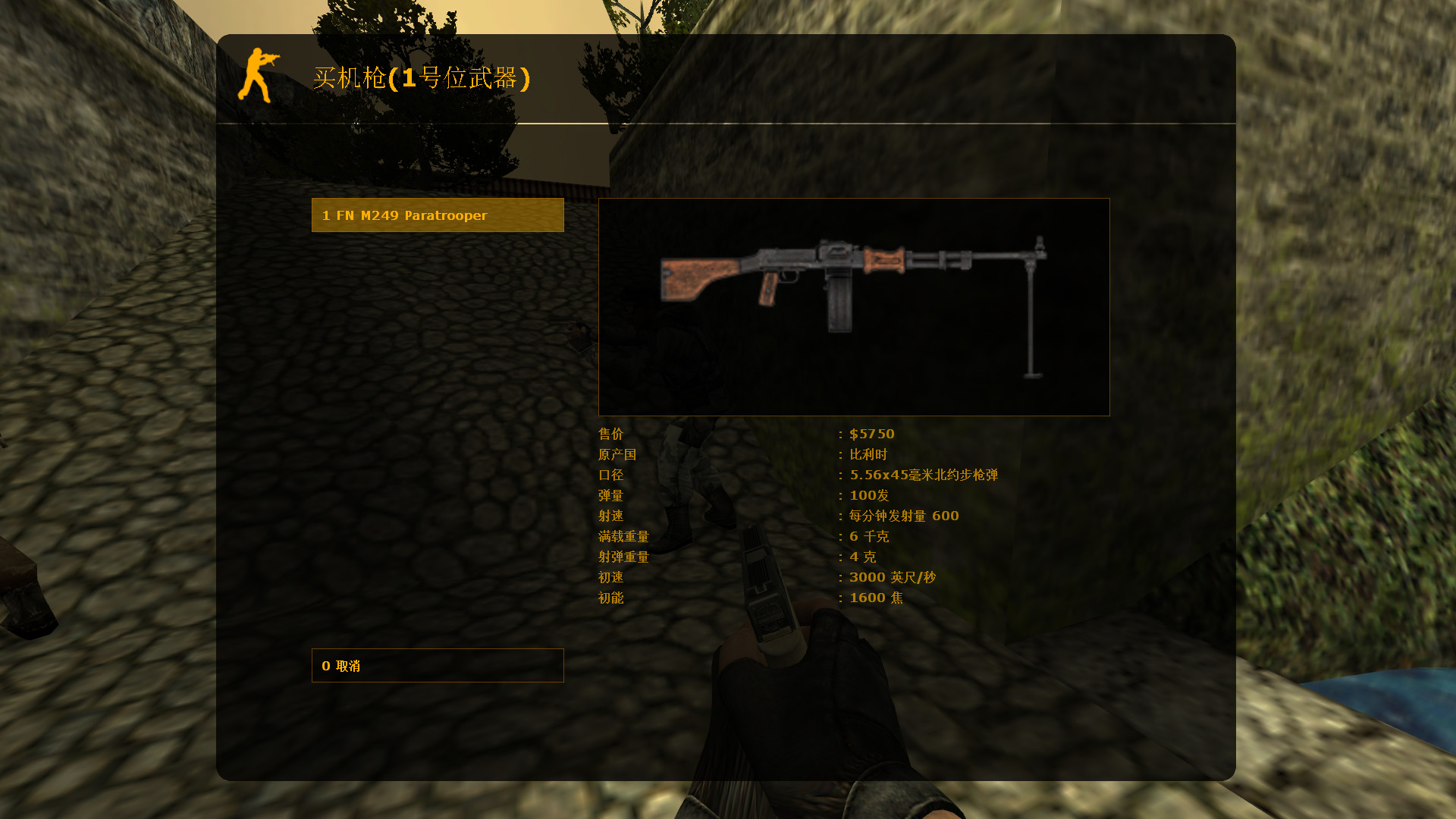
Task: Click the 口径 caliber label
Action: 611,475
